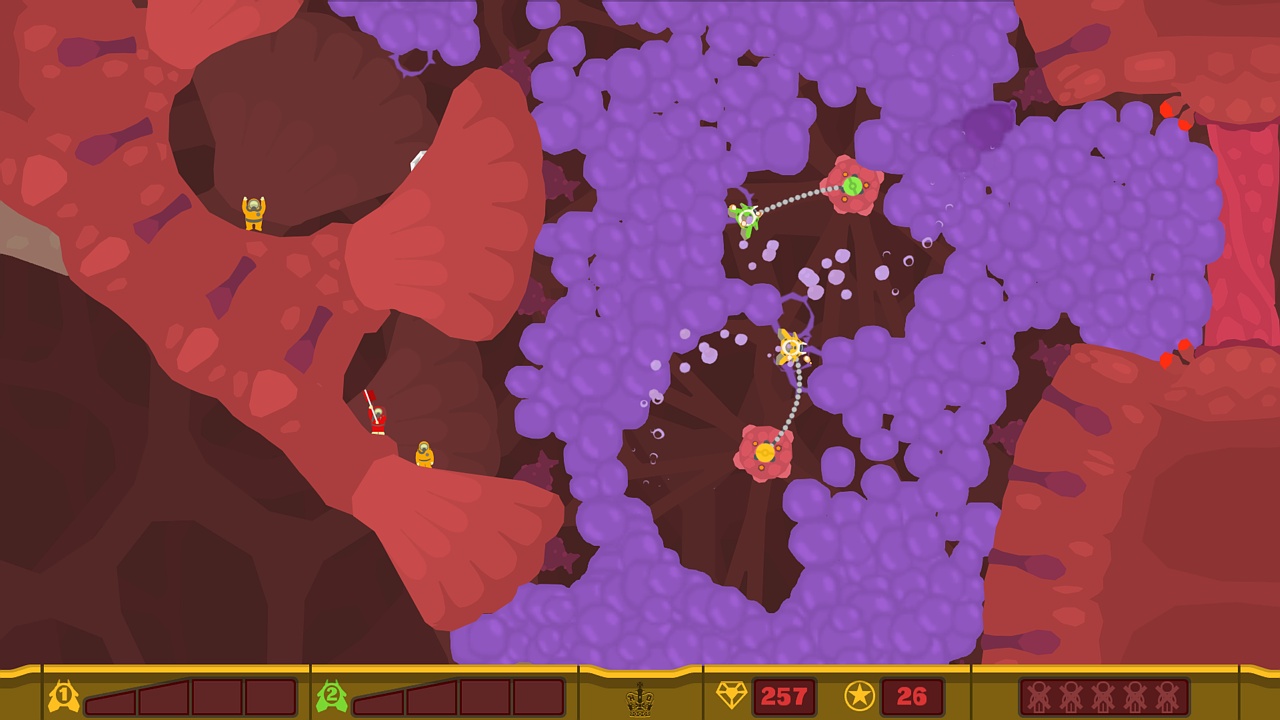Screen dimensions: 1280x720
Task: Click the gold star score icon
Action: tap(860, 697)
